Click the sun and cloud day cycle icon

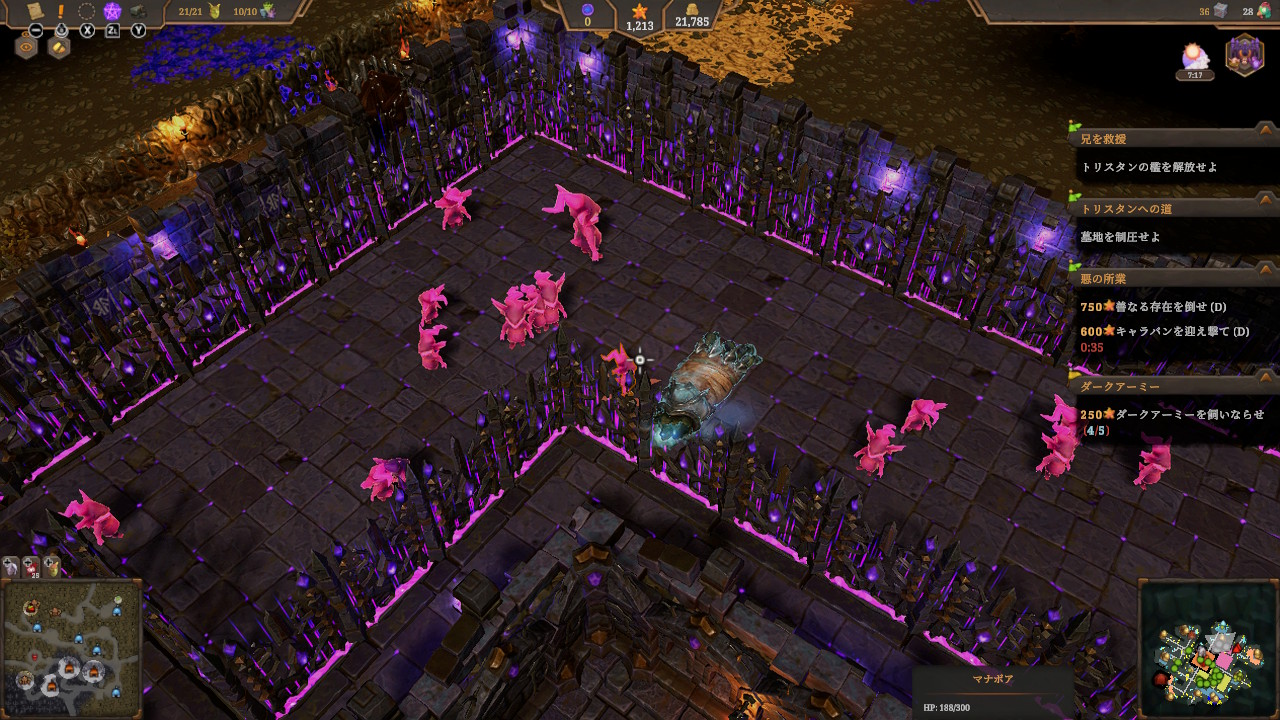pyautogui.click(x=1195, y=57)
